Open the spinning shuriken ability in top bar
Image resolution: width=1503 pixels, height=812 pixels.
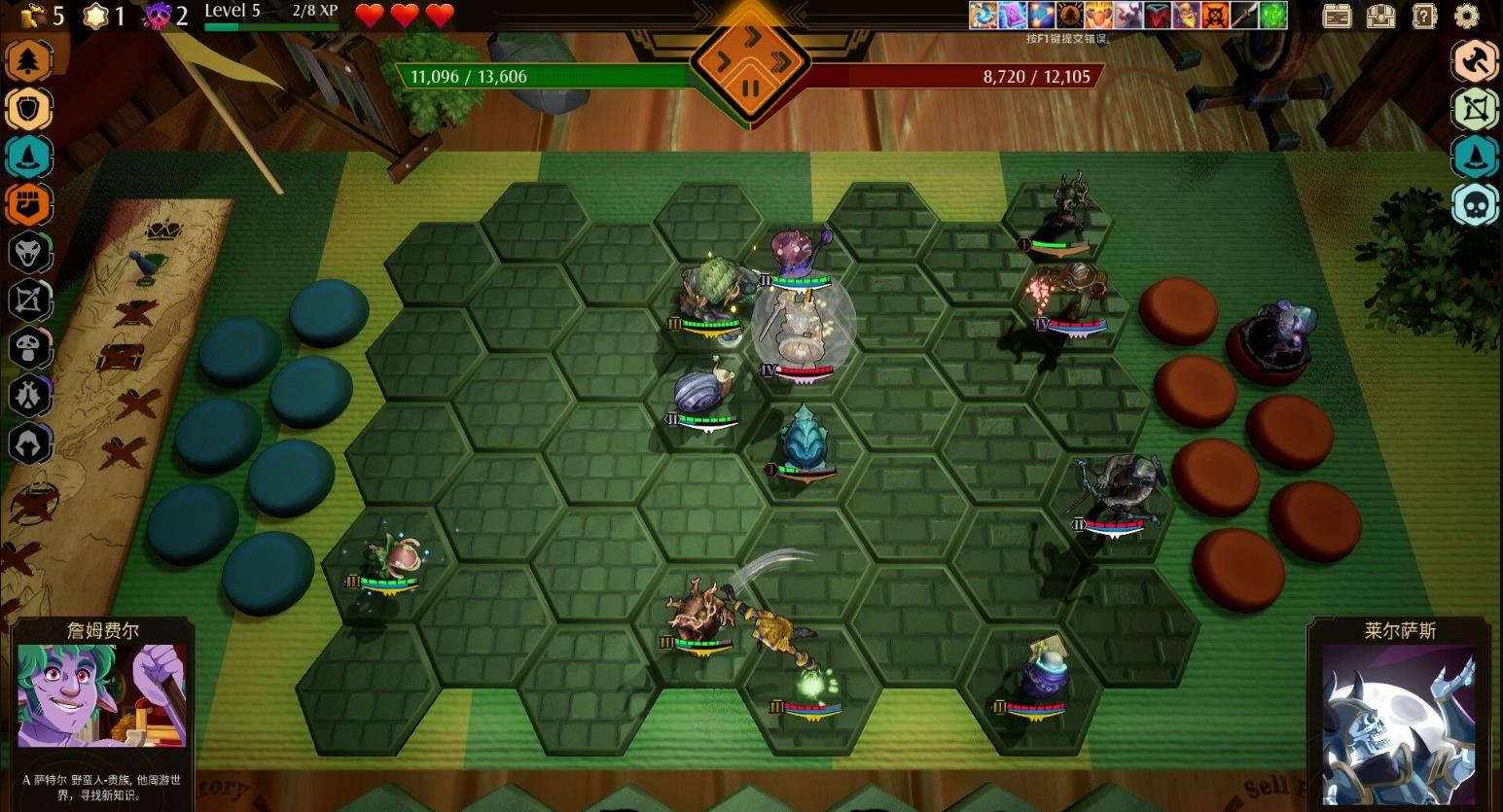[983, 17]
